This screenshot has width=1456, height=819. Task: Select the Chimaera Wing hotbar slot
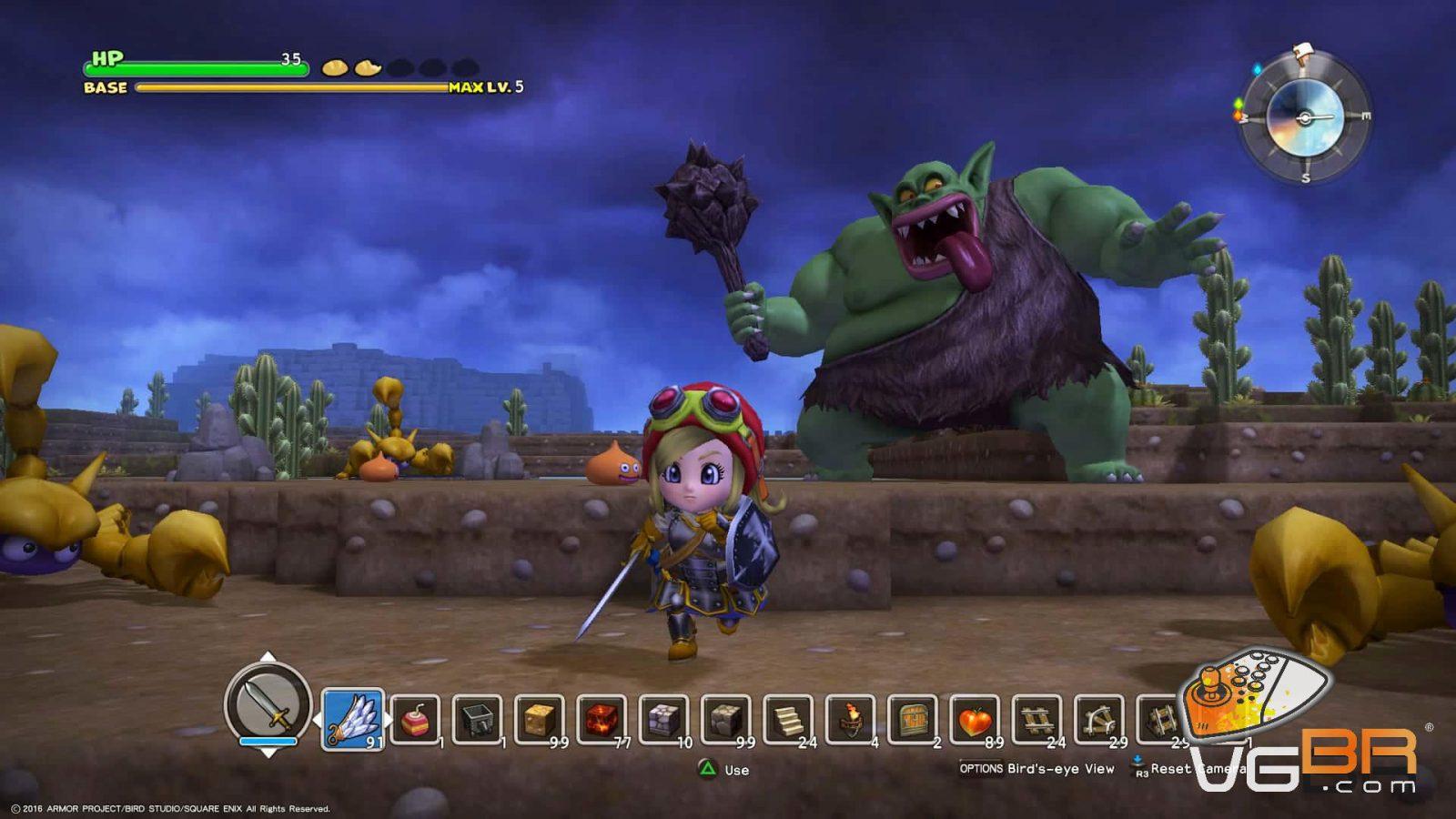[352, 719]
